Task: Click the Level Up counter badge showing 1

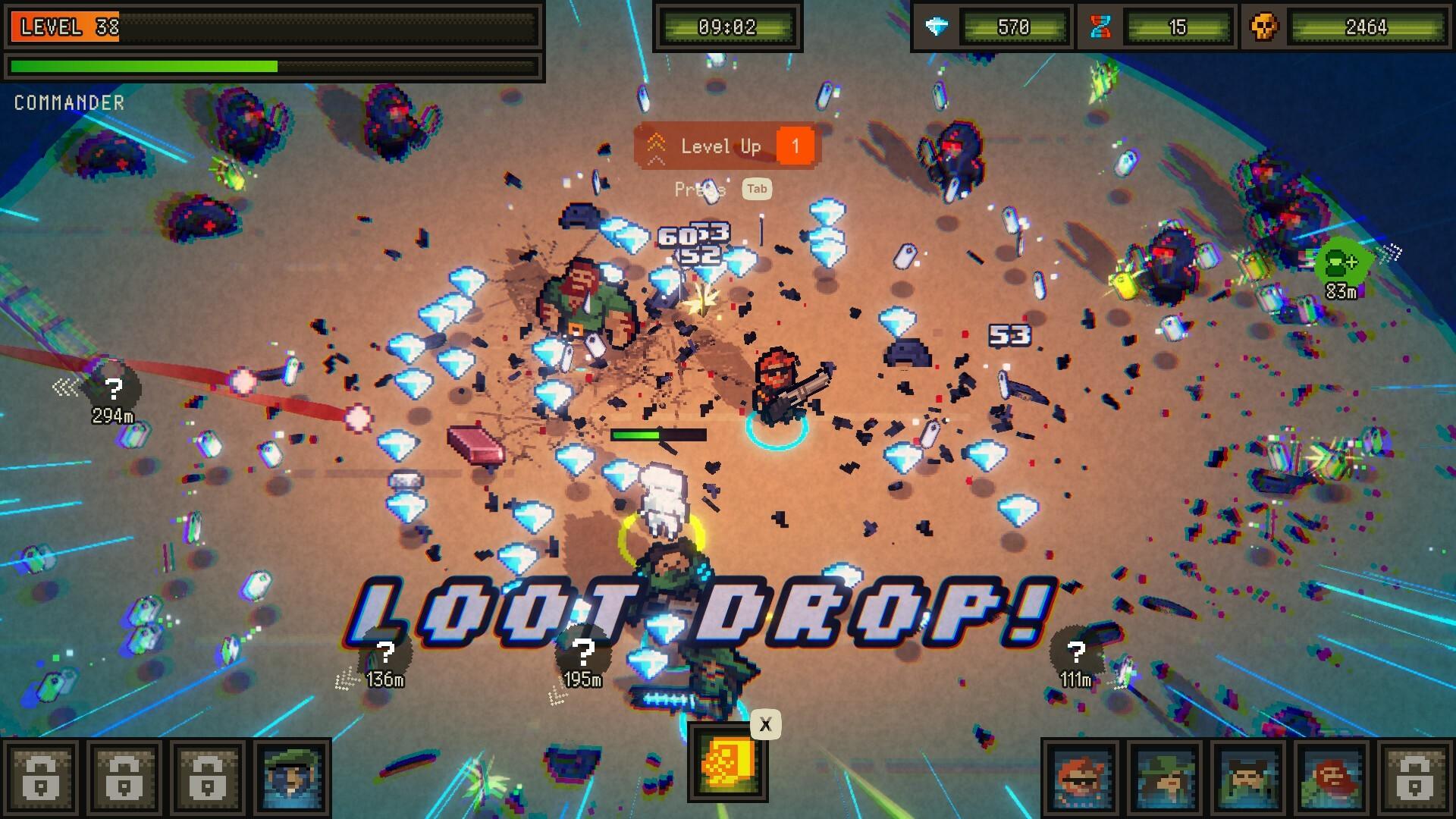Action: [x=795, y=146]
